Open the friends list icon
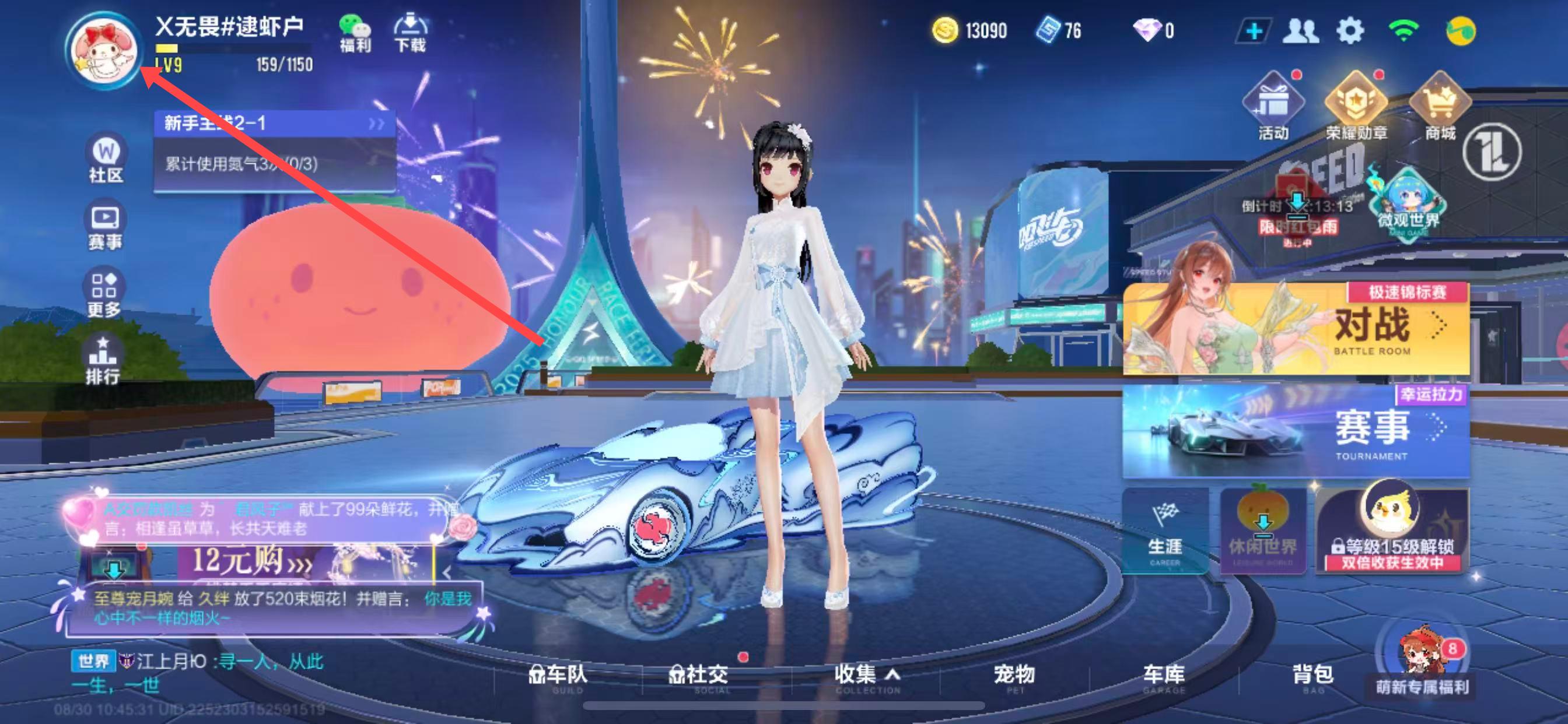The height and width of the screenshot is (724, 1568). tap(1300, 30)
